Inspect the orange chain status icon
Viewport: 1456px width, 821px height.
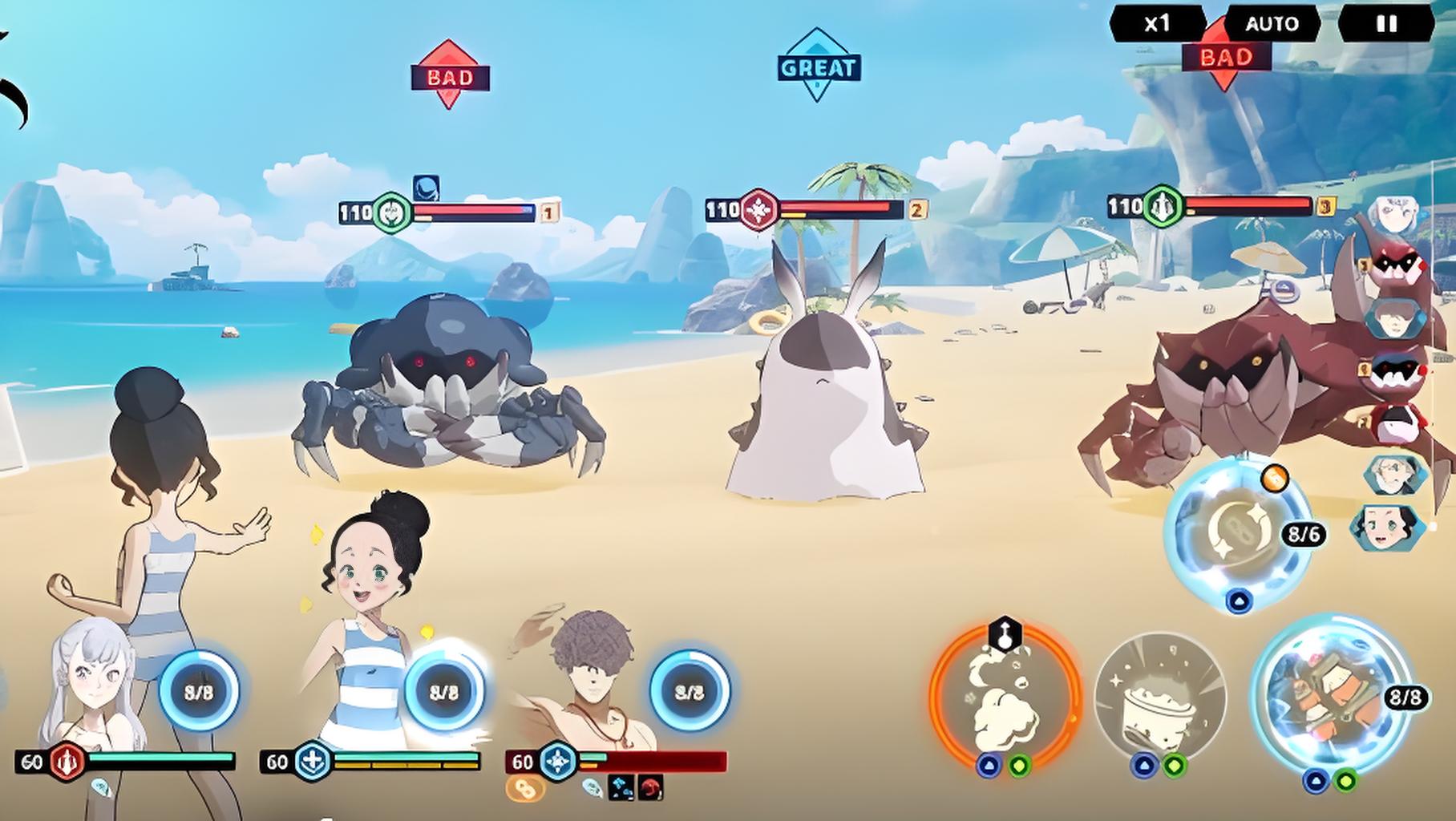[525, 789]
